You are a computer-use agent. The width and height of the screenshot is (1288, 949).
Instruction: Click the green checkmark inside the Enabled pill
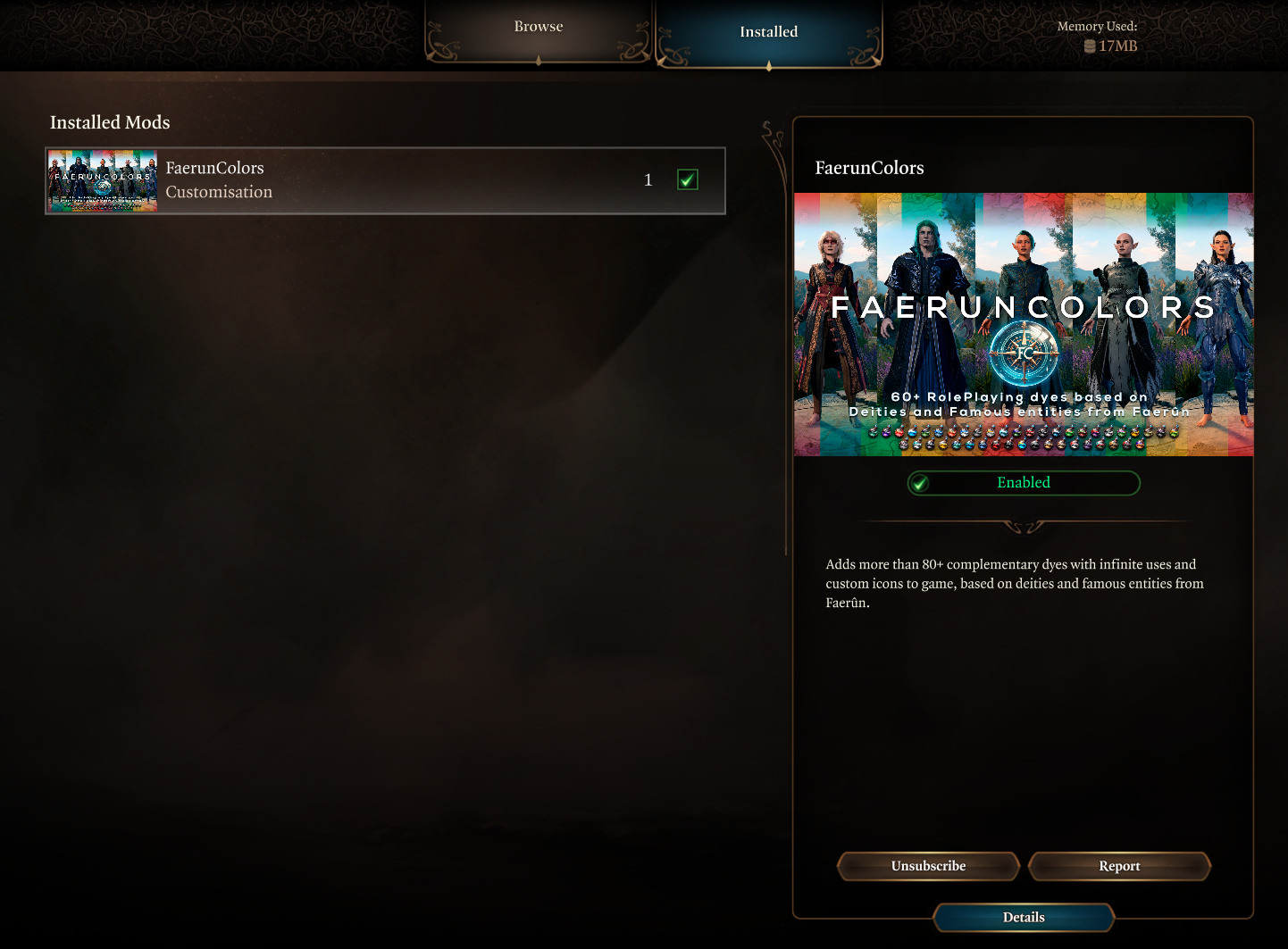[921, 483]
